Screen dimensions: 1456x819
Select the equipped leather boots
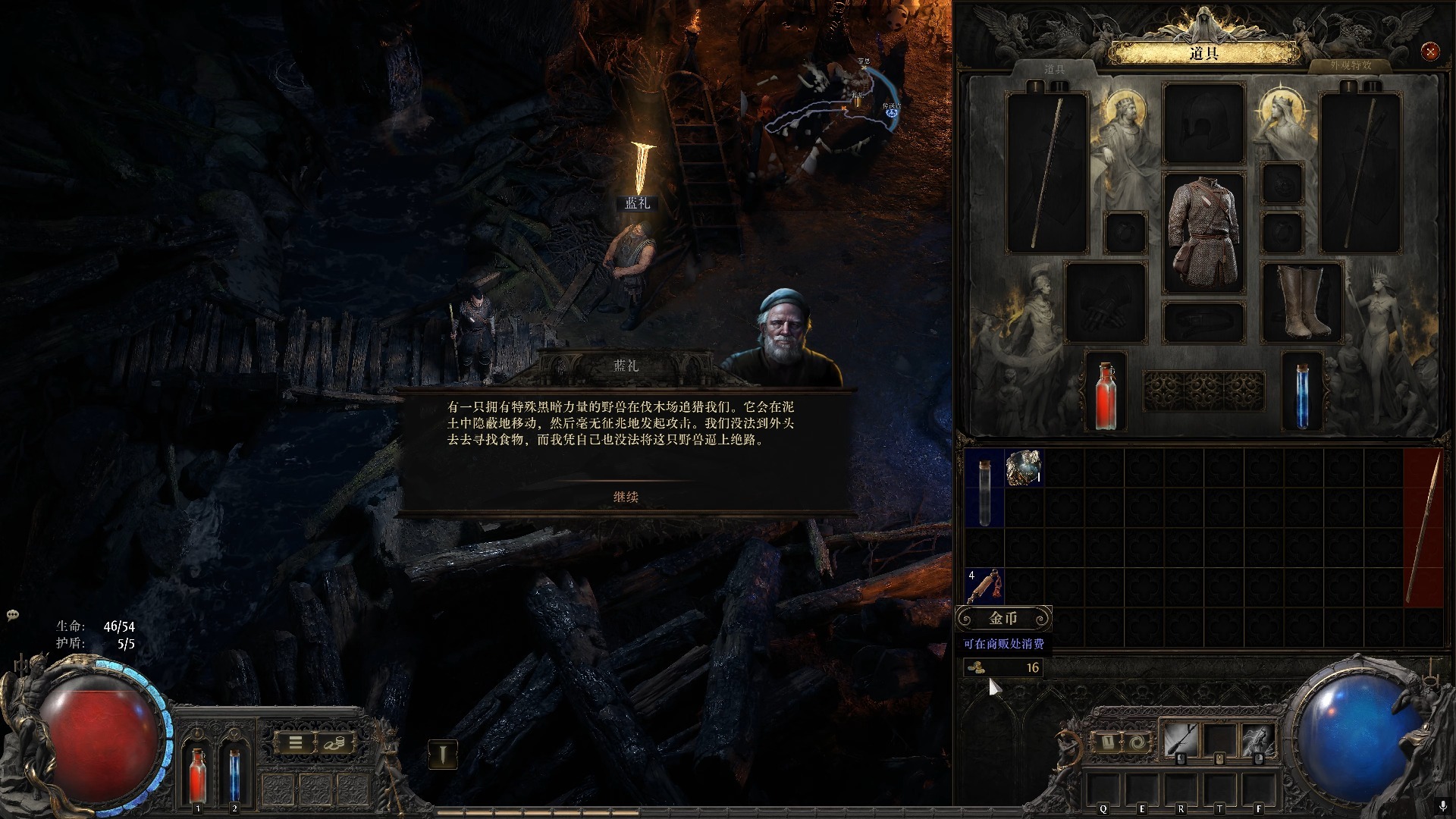click(1302, 302)
